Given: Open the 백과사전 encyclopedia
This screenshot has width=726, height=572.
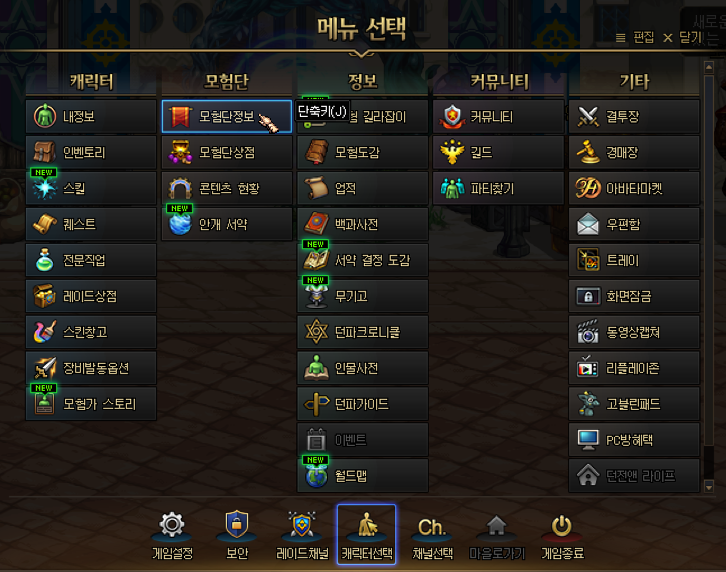Looking at the screenshot, I should 362,224.
